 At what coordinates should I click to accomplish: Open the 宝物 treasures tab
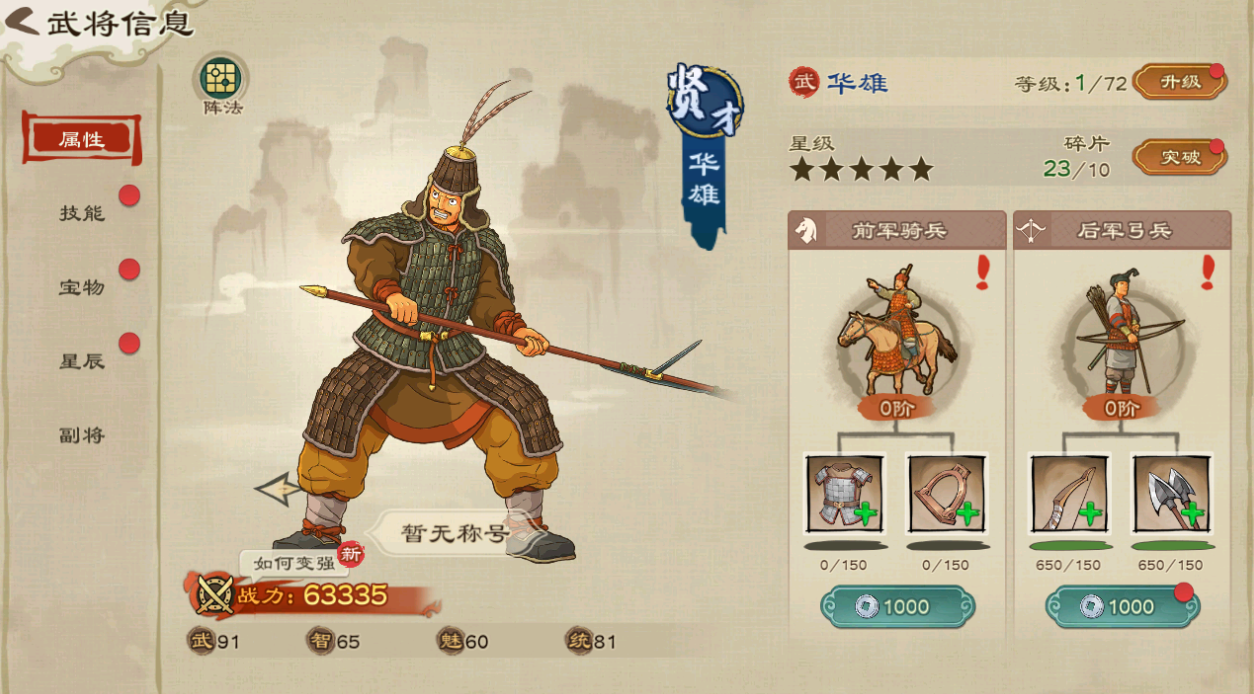point(81,287)
